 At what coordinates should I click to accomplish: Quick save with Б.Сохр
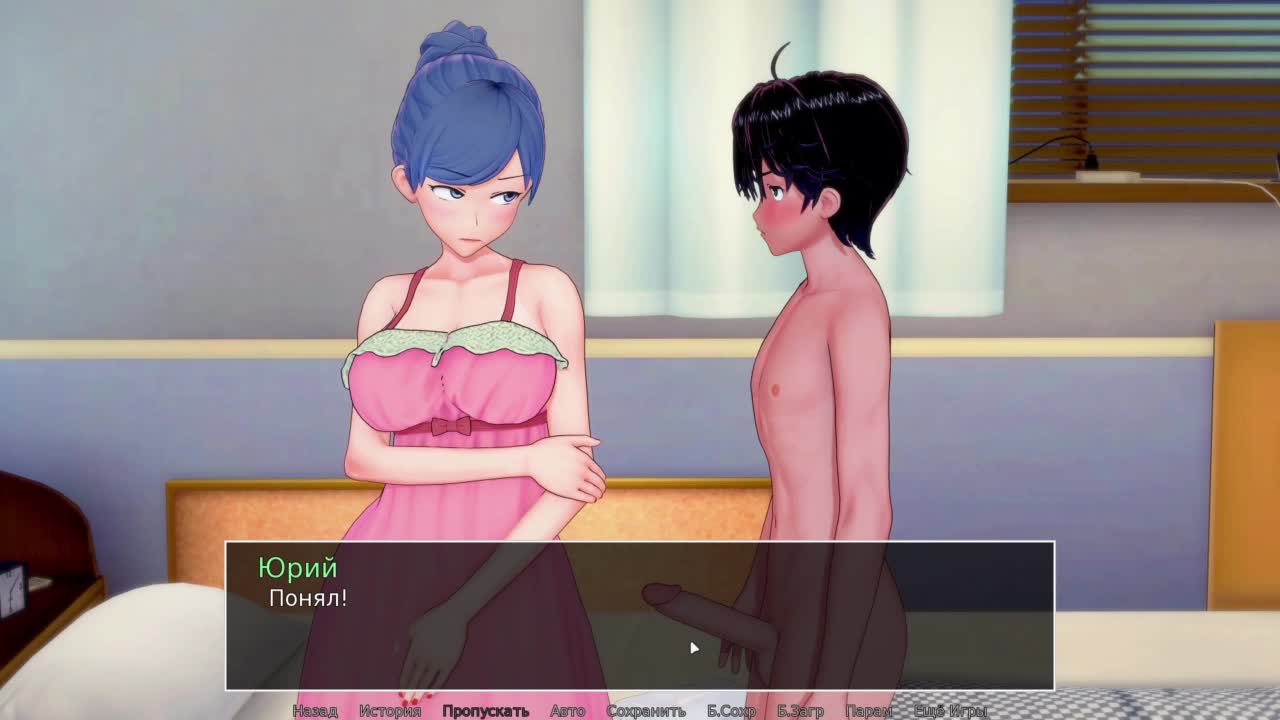point(731,711)
